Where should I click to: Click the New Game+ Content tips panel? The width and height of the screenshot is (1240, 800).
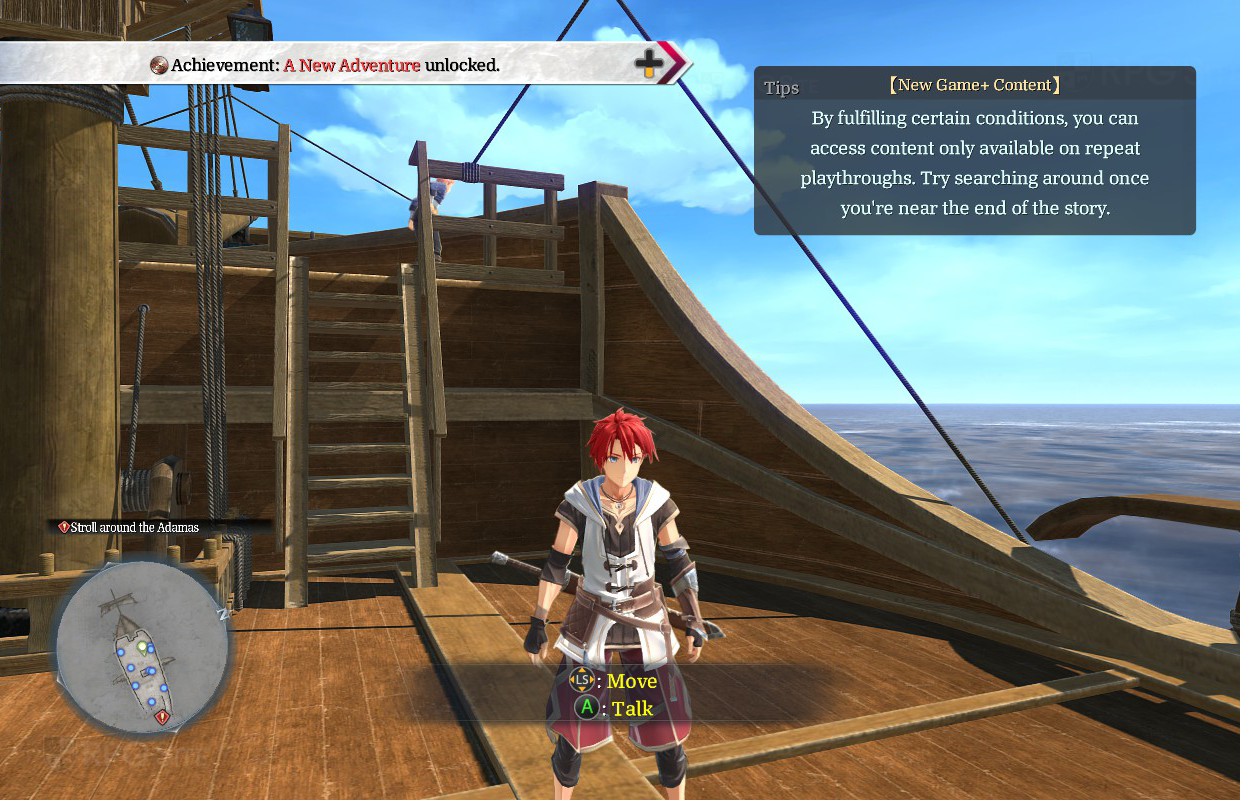[974, 151]
